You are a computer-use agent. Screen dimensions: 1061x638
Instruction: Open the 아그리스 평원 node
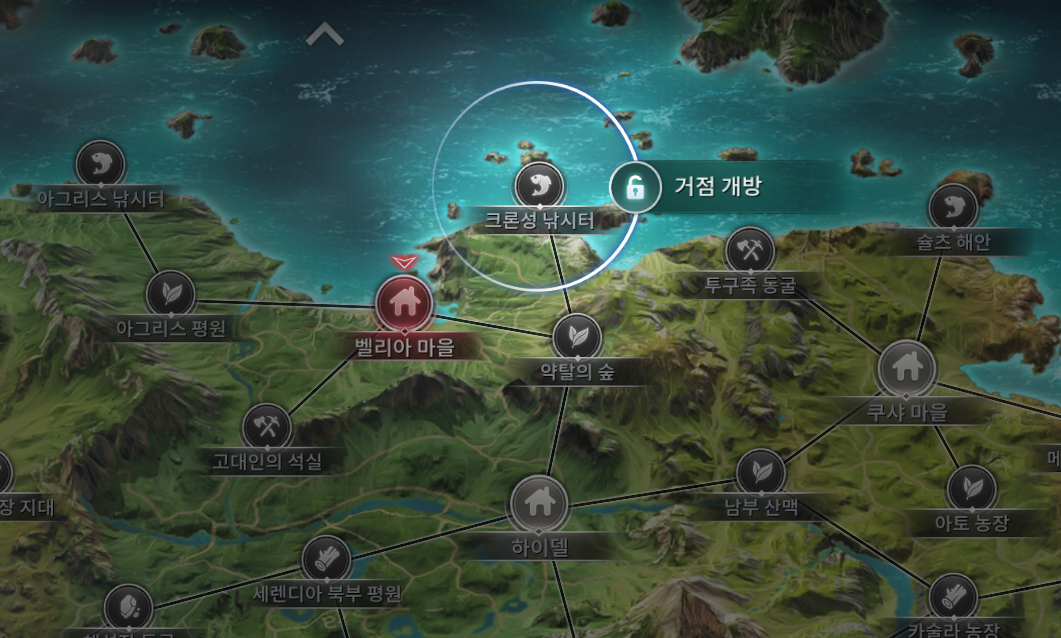(170, 294)
